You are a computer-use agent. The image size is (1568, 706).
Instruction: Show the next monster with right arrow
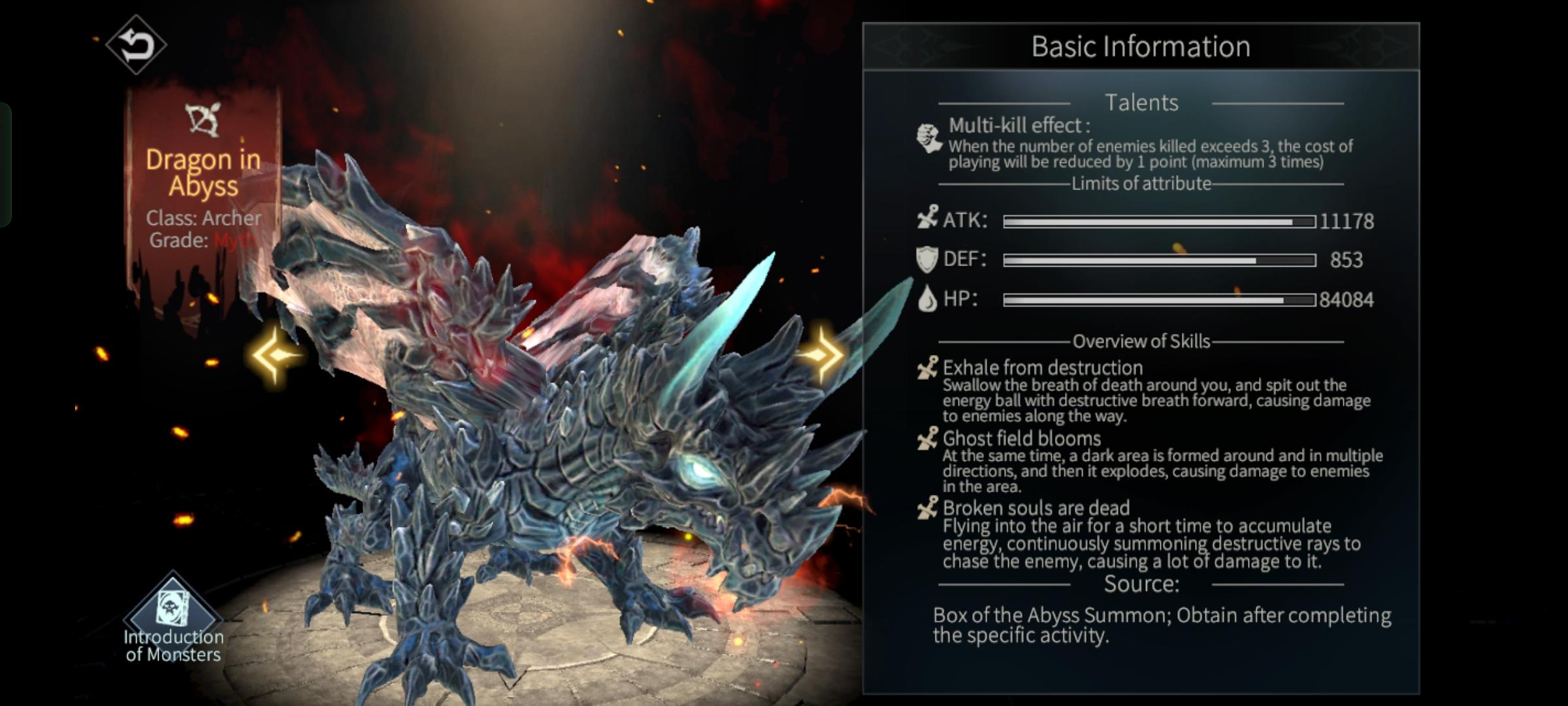pos(821,355)
